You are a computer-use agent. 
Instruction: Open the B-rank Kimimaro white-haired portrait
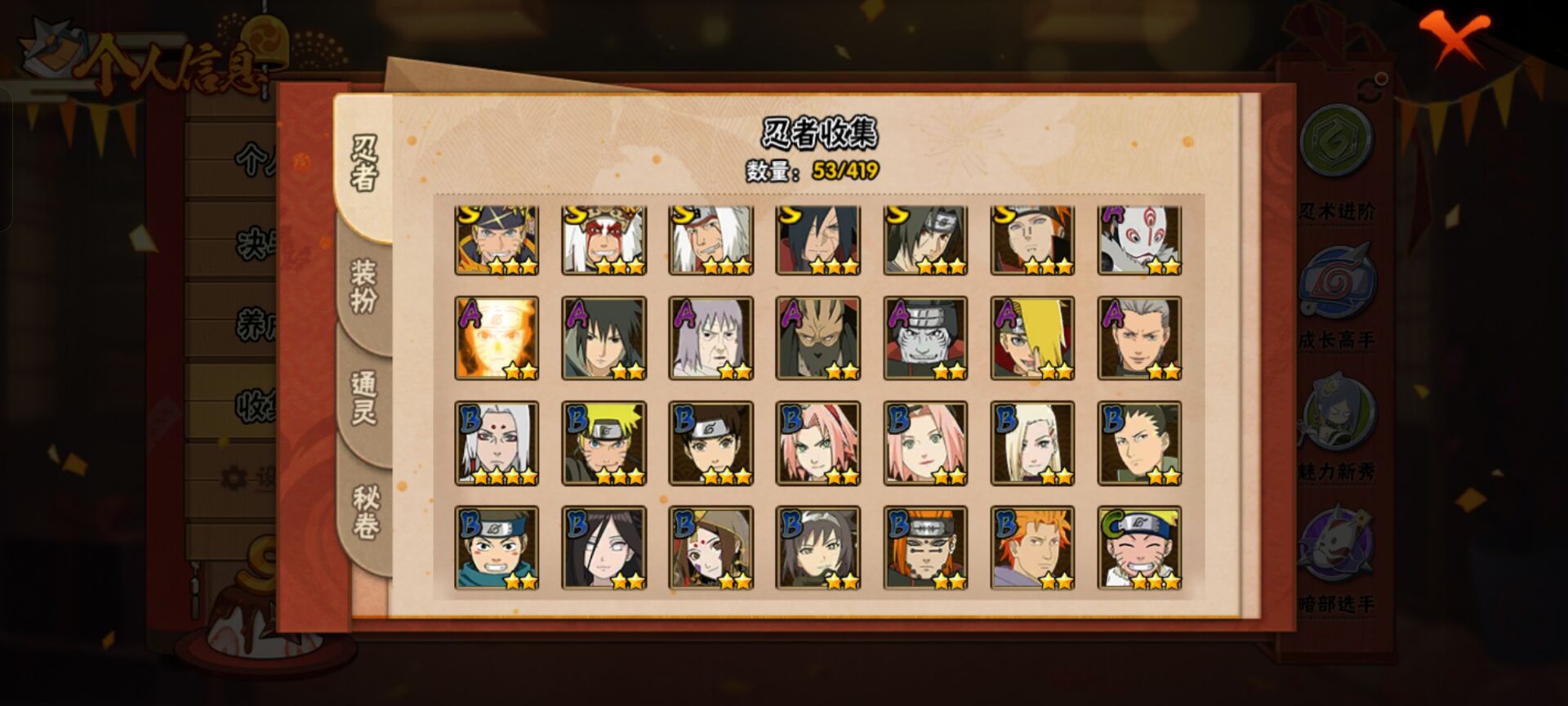click(x=497, y=443)
